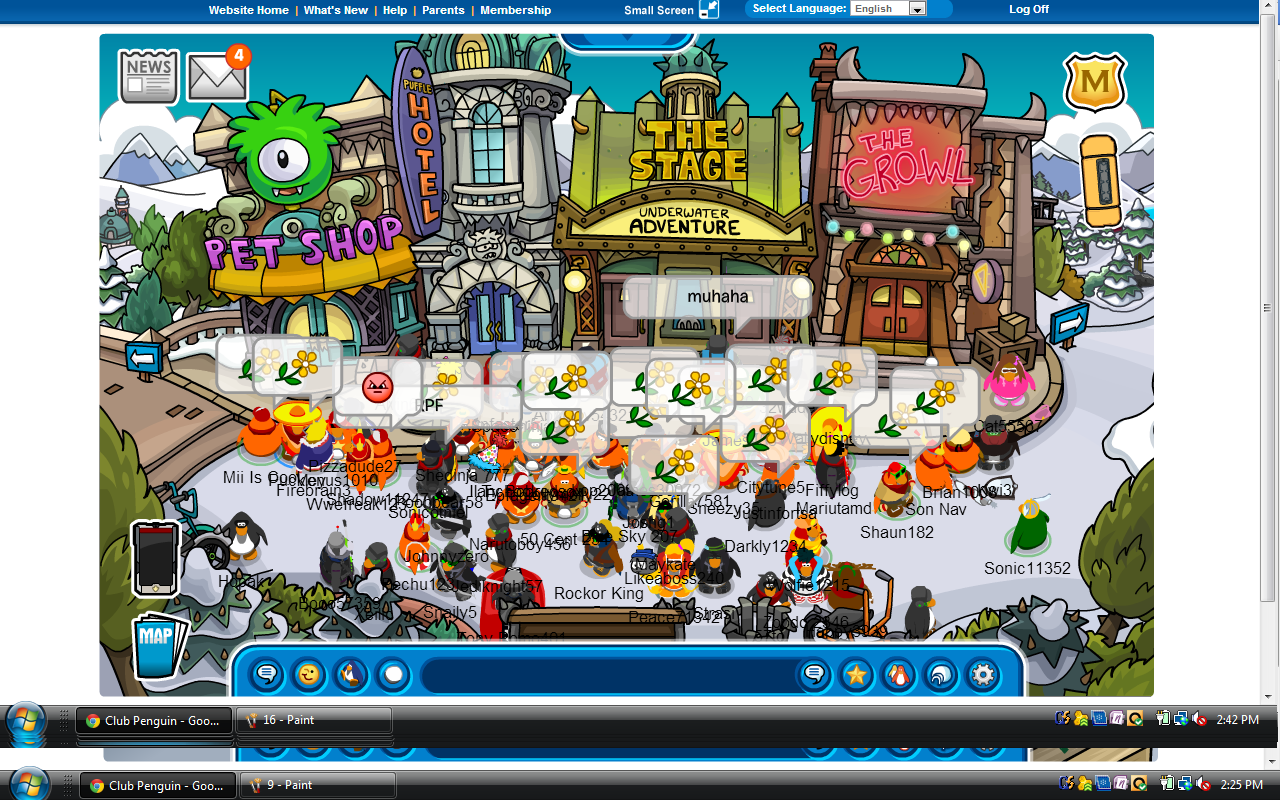
Task: Open the yellow item tube below the badge
Action: pyautogui.click(x=1100, y=181)
